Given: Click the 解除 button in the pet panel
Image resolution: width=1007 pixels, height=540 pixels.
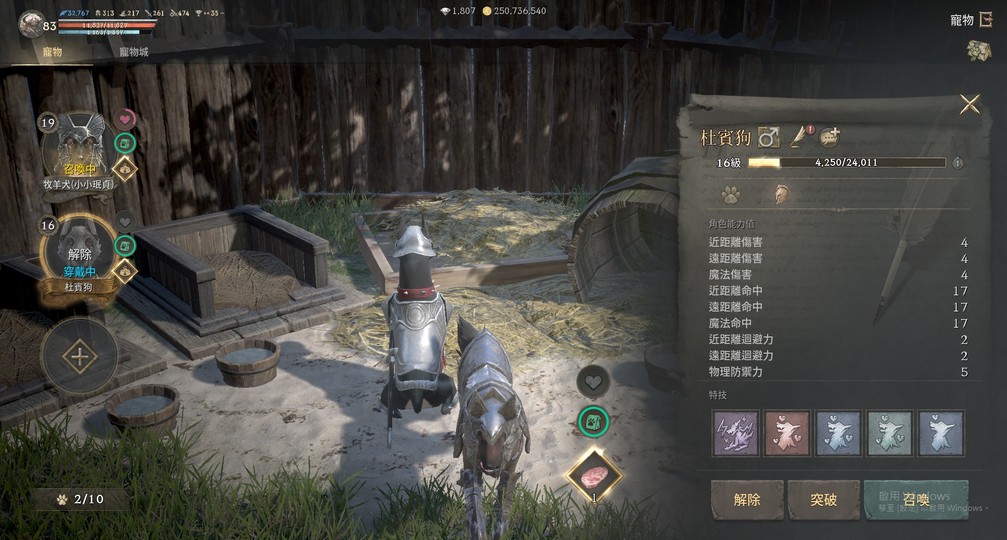Looking at the screenshot, I should pyautogui.click(x=747, y=500).
